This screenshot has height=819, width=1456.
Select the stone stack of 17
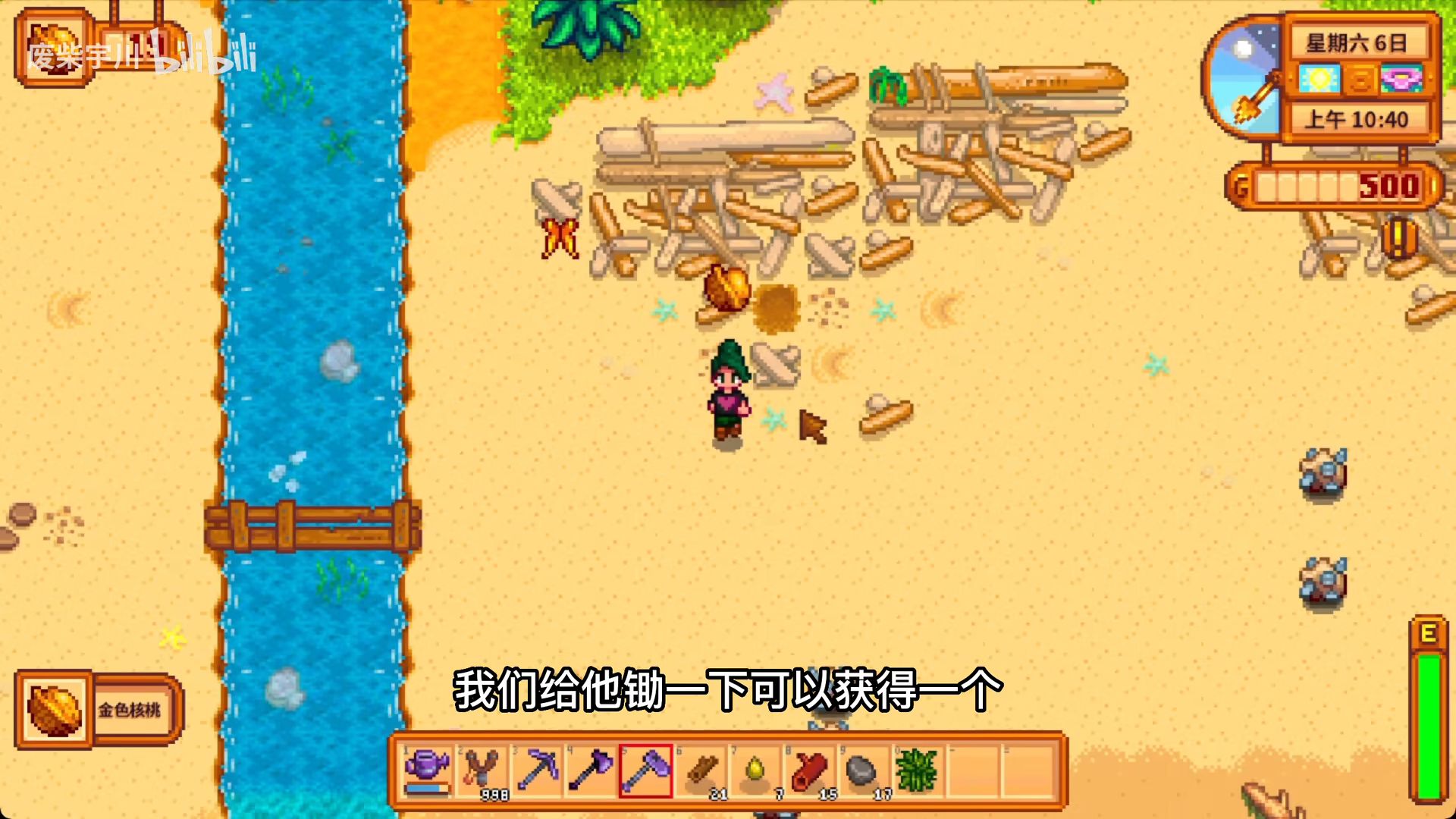coord(863,770)
